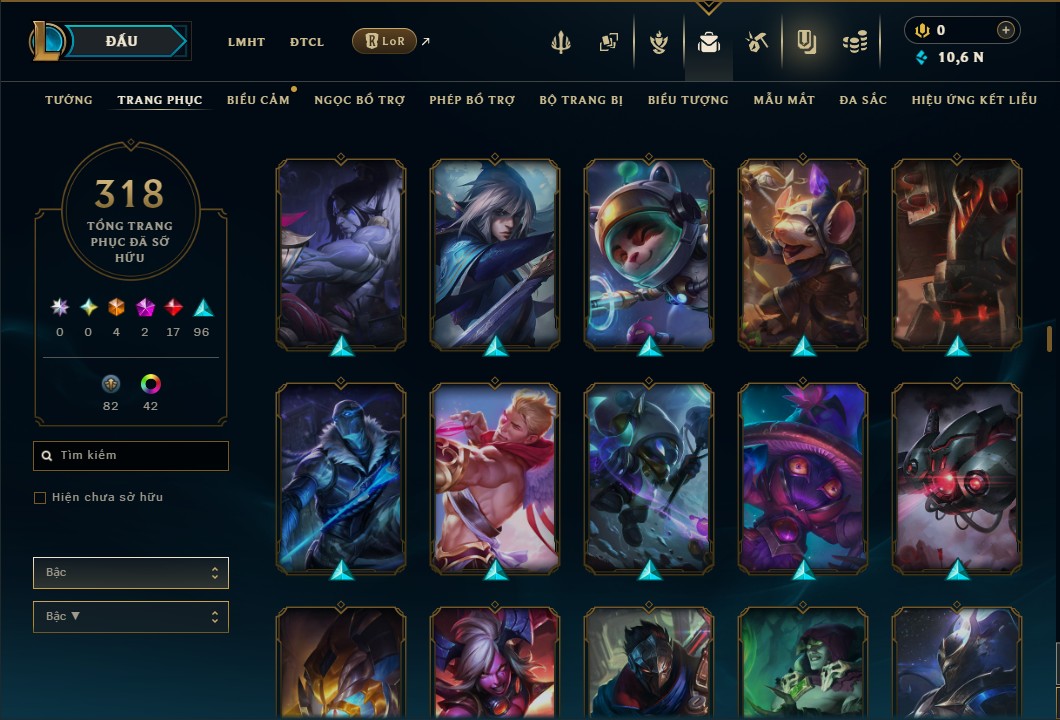Open the BIỂU CẢM tab

point(258,100)
